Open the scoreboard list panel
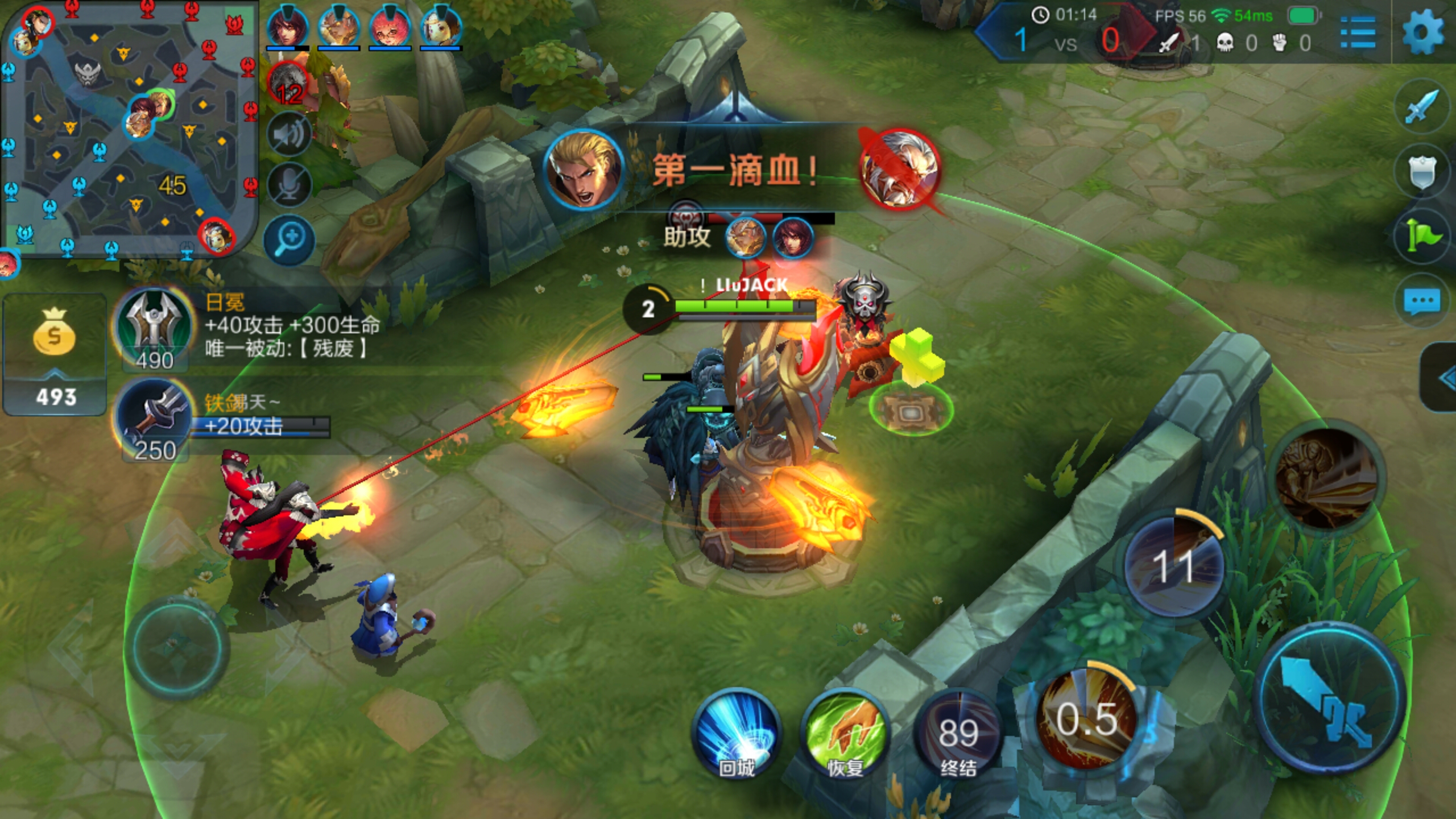The image size is (1456, 819). pos(1358,33)
